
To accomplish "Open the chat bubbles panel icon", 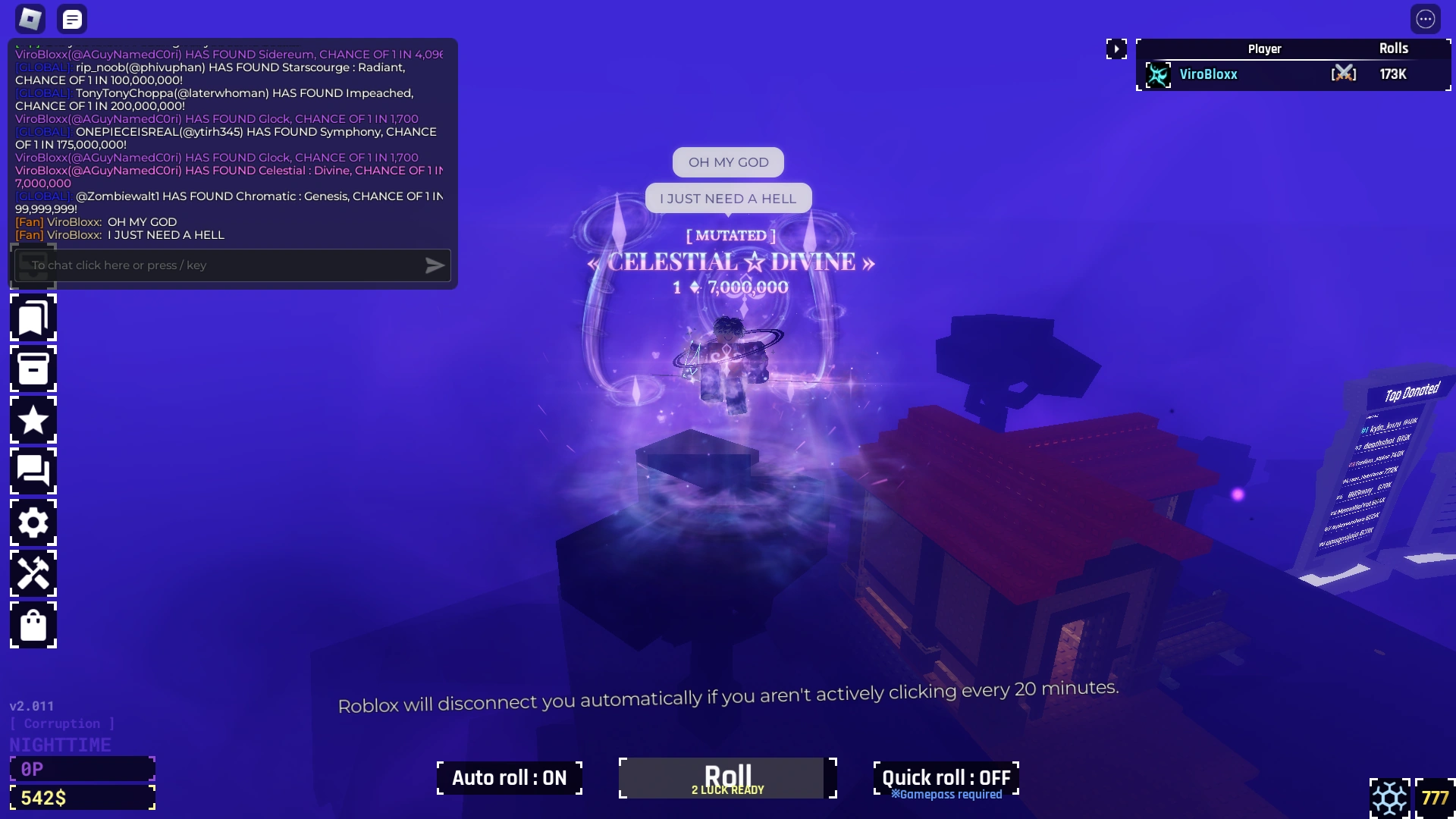I will (x=33, y=471).
